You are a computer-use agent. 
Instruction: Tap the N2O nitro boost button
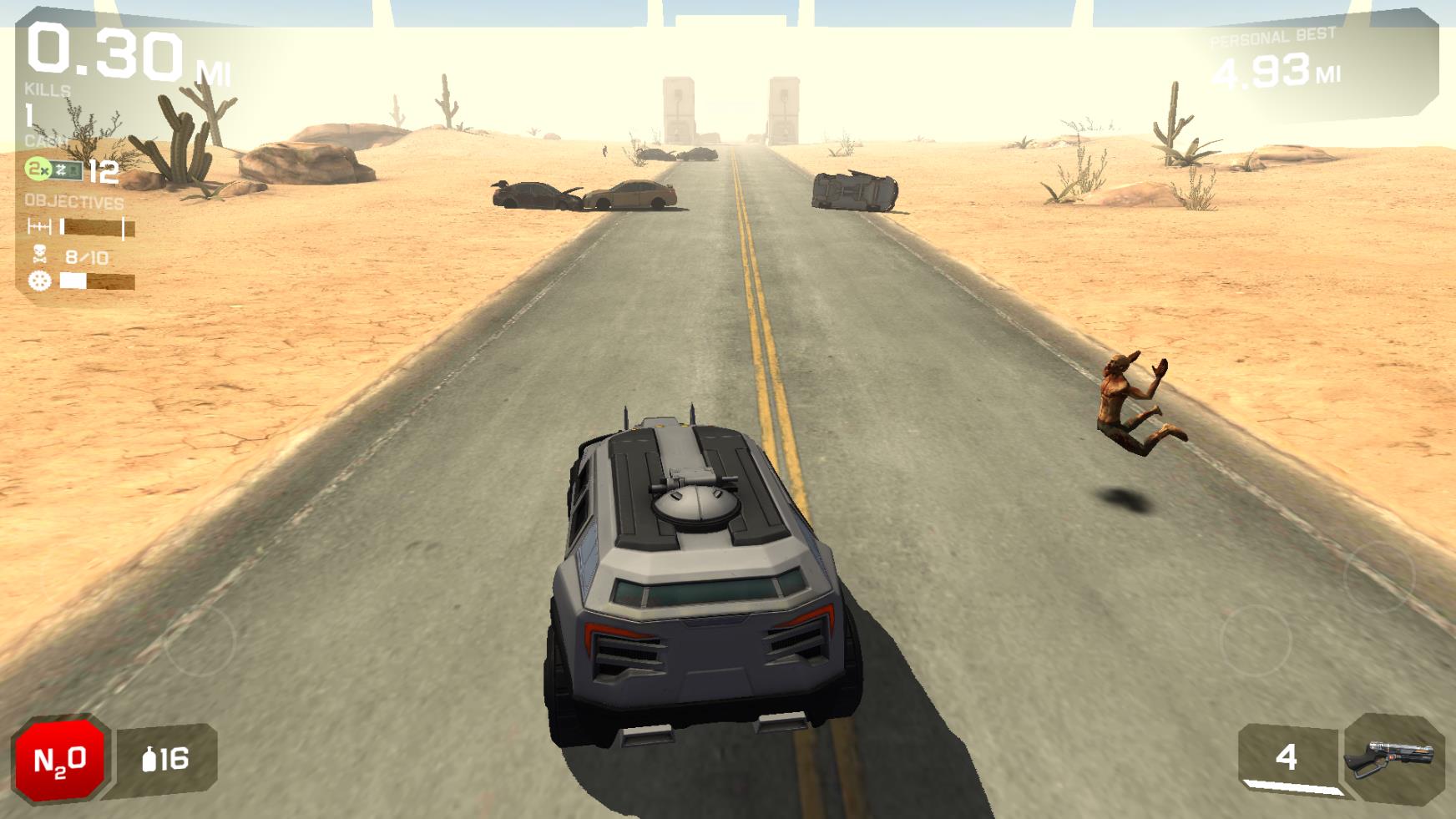pyautogui.click(x=58, y=756)
